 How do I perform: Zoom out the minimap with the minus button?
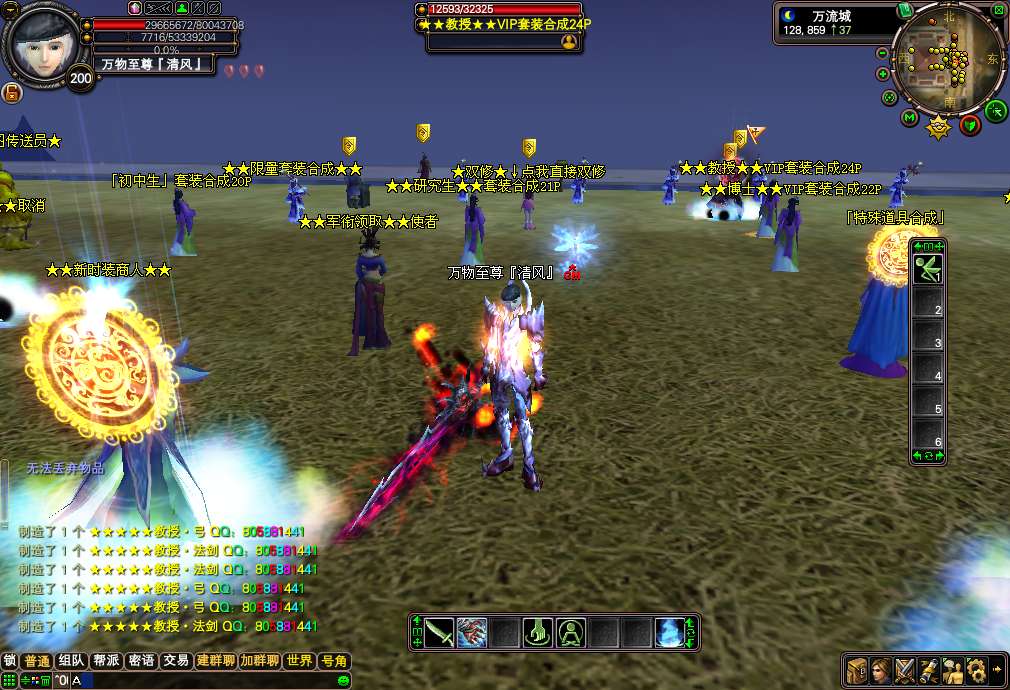883,53
